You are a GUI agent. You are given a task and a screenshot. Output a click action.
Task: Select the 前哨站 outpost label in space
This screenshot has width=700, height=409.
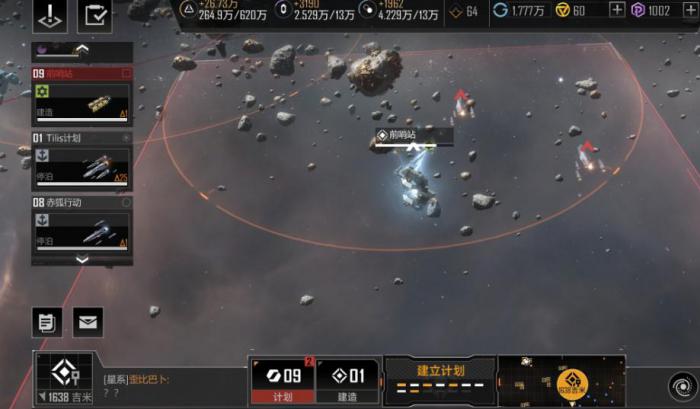pyautogui.click(x=413, y=135)
